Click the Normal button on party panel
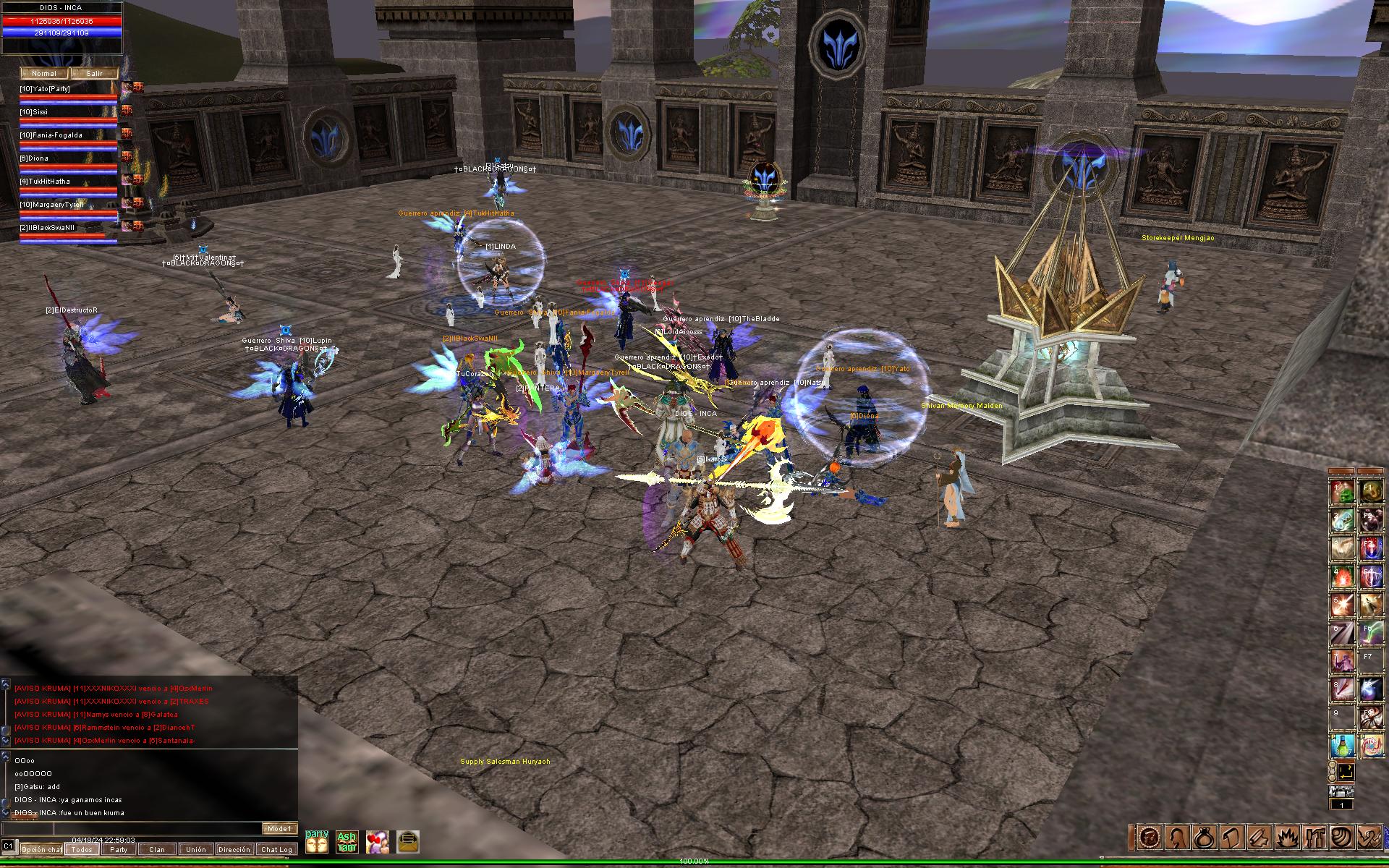 (44, 73)
